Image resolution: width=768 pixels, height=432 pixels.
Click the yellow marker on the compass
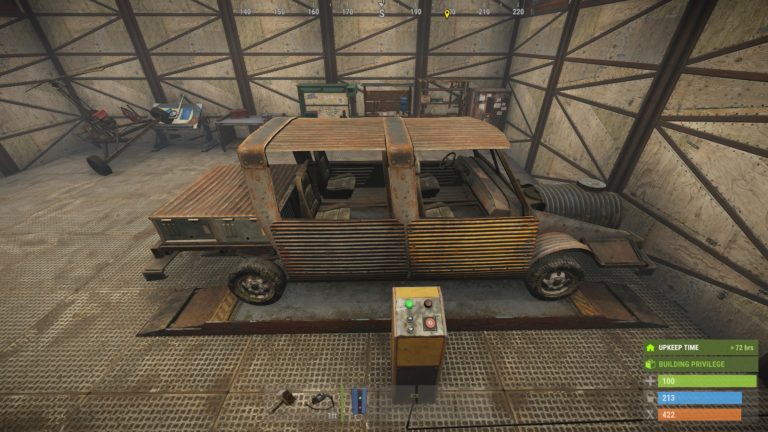click(x=448, y=13)
